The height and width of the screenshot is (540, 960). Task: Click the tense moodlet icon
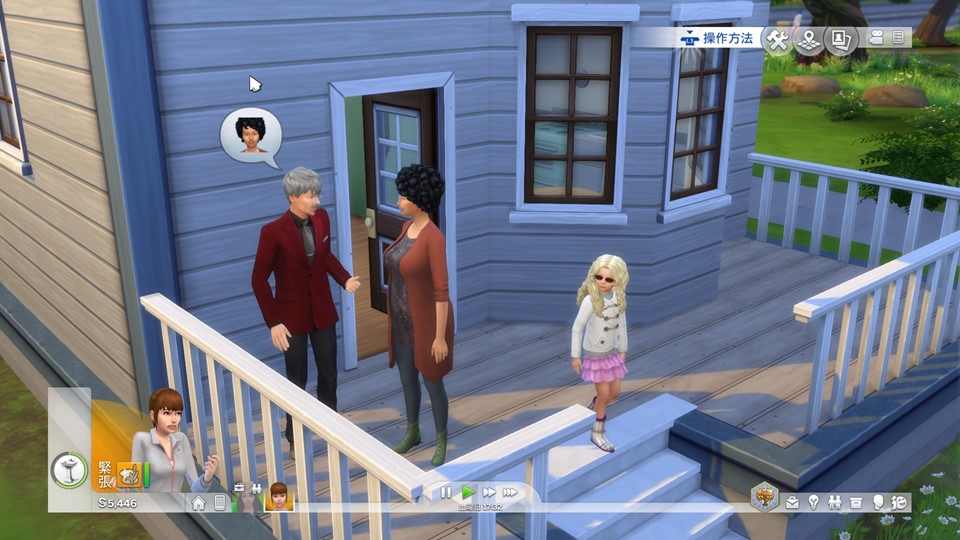(128, 473)
